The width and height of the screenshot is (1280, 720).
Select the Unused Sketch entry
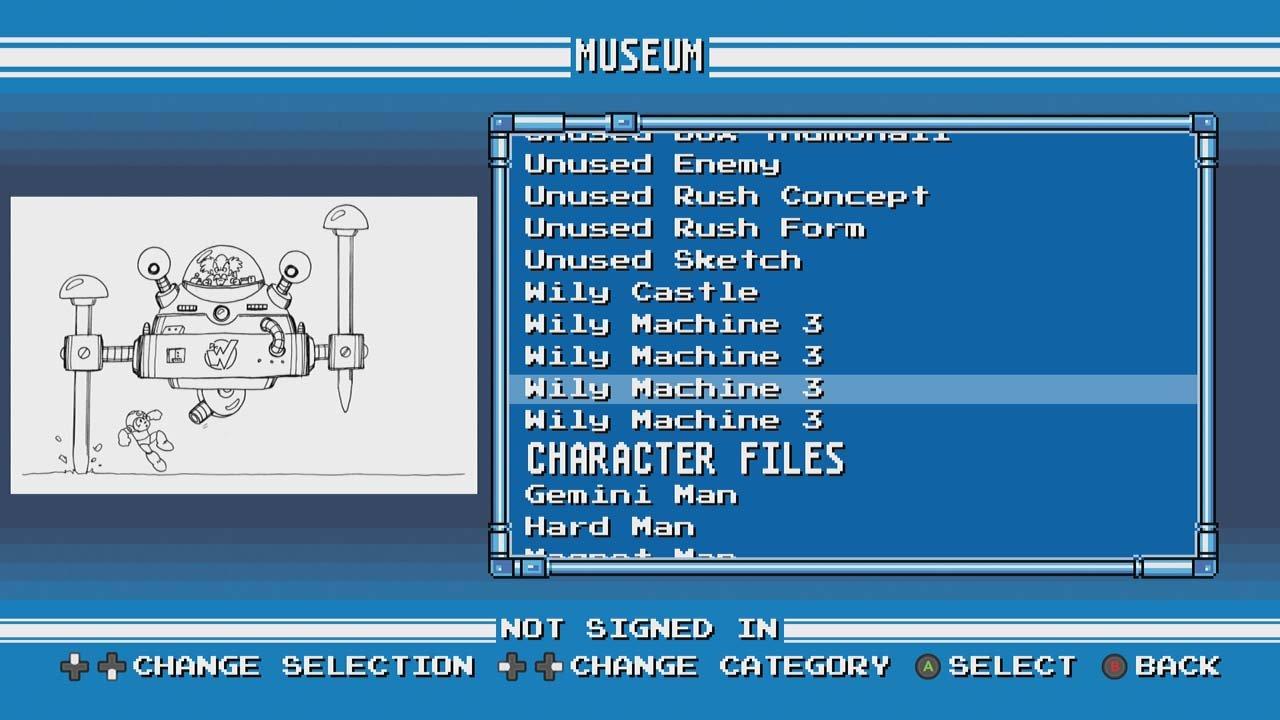[x=660, y=260]
